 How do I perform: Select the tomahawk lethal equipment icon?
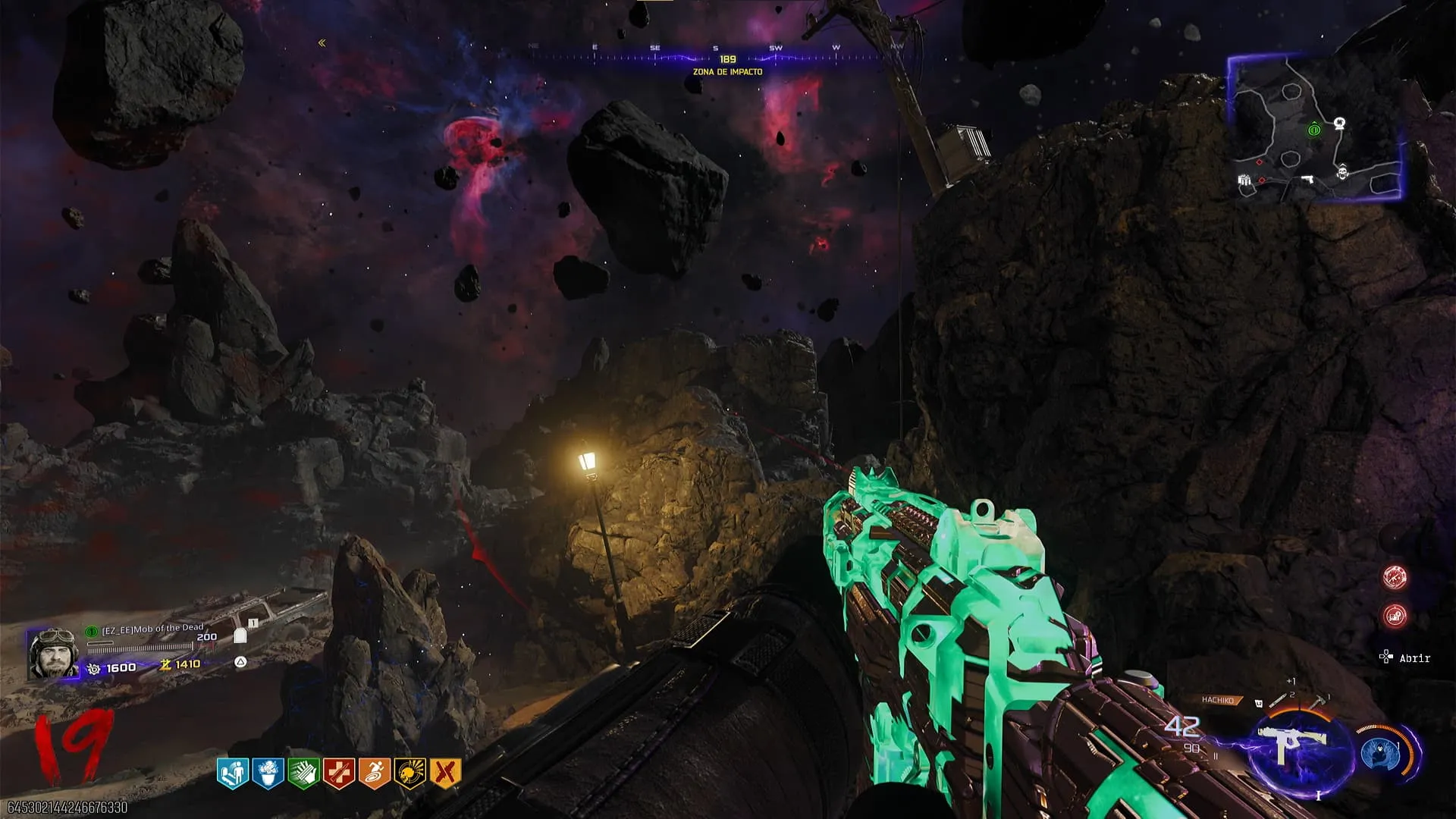(1319, 701)
